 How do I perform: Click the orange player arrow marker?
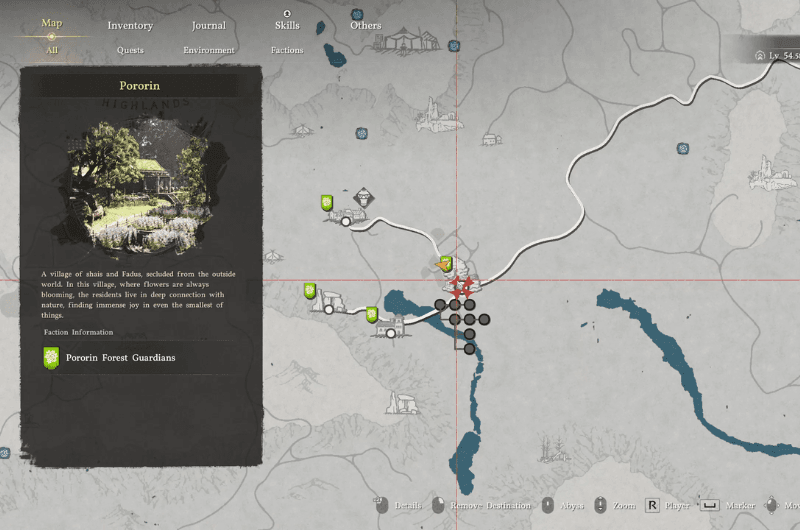pos(445,265)
